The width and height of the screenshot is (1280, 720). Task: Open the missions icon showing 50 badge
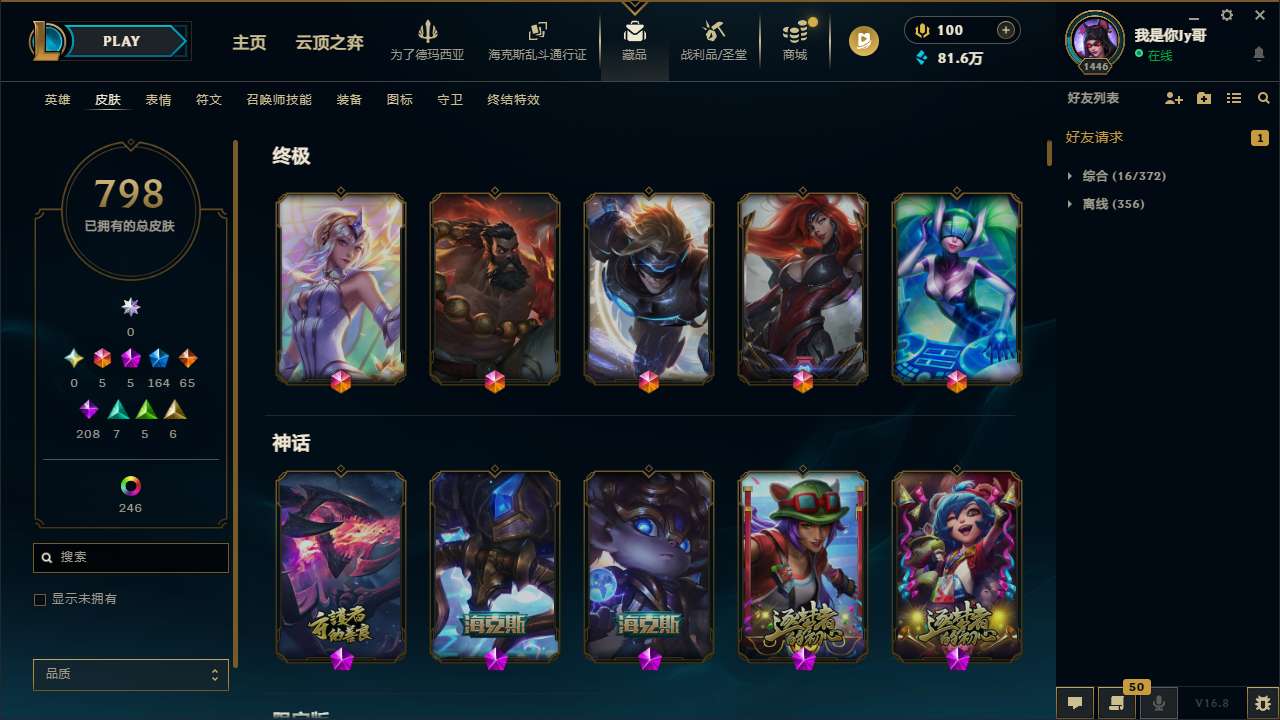pos(1117,702)
